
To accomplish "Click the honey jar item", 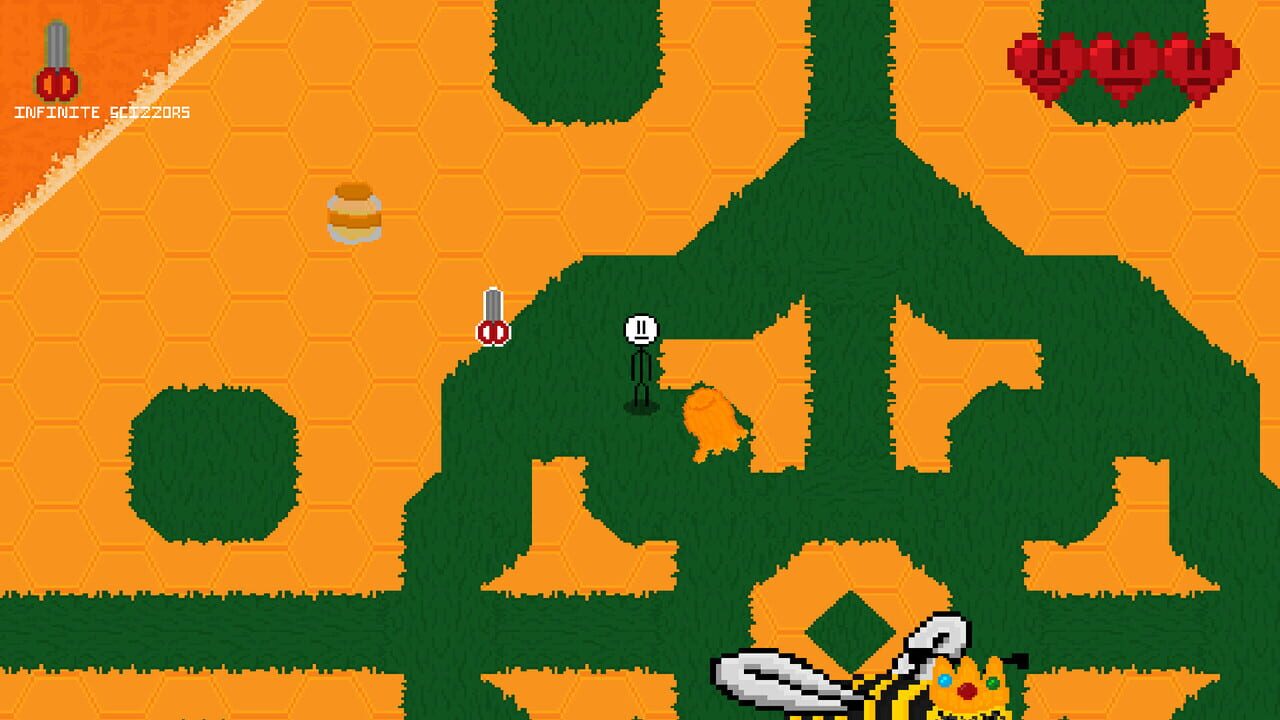I will pos(355,213).
